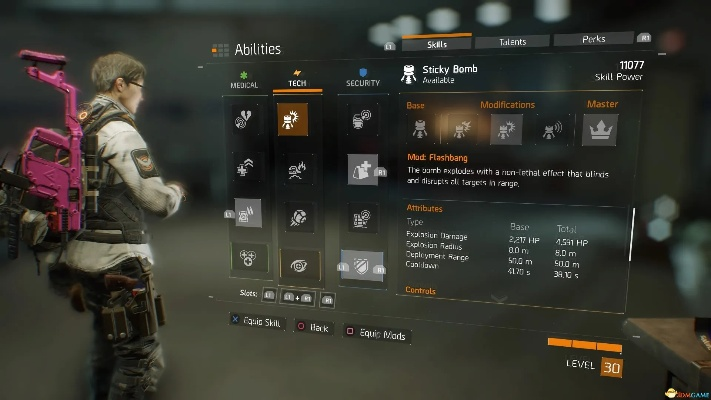Choose the Flashbang modification icon

coord(504,129)
